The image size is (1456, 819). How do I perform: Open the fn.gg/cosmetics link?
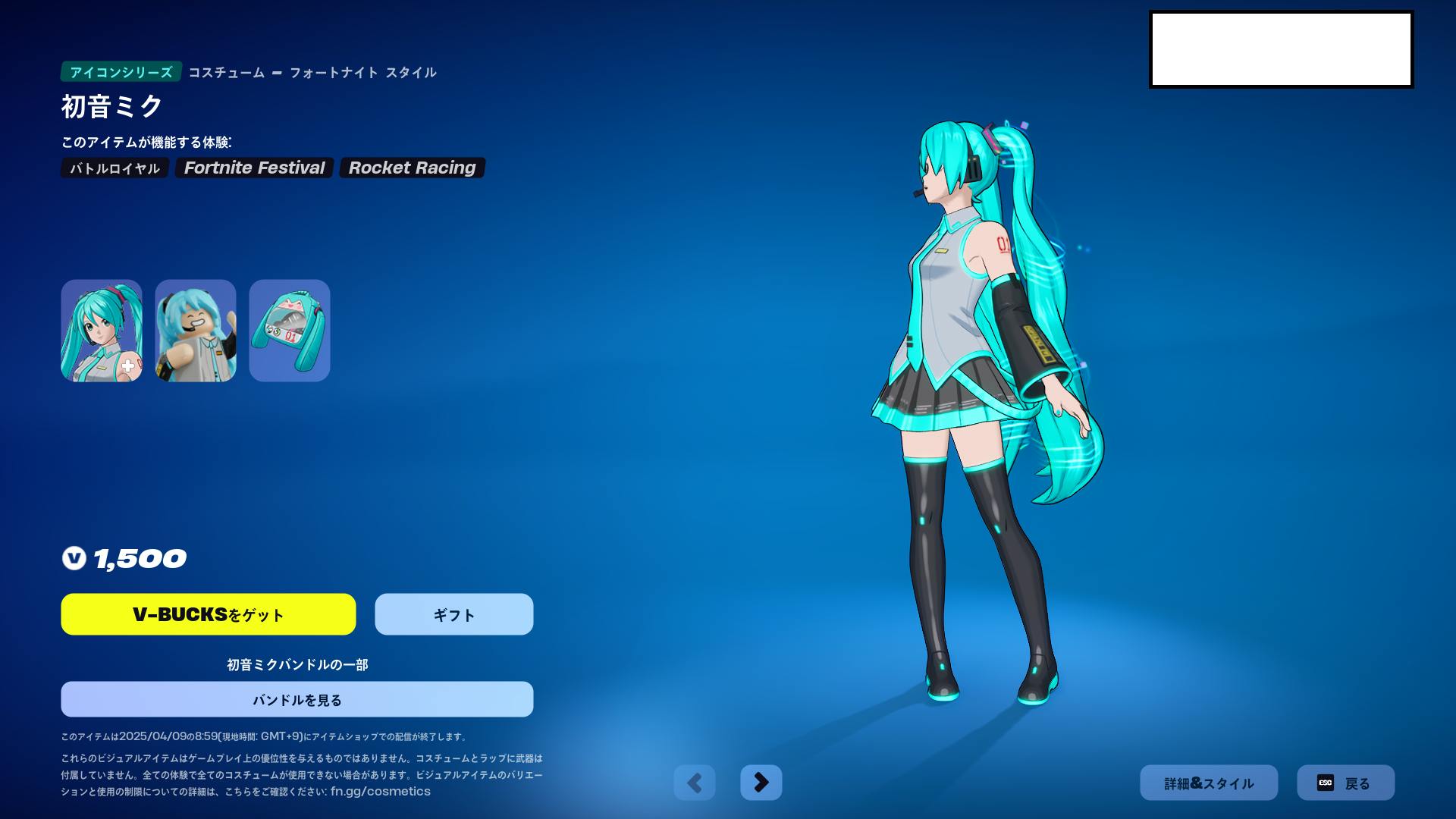point(379,791)
